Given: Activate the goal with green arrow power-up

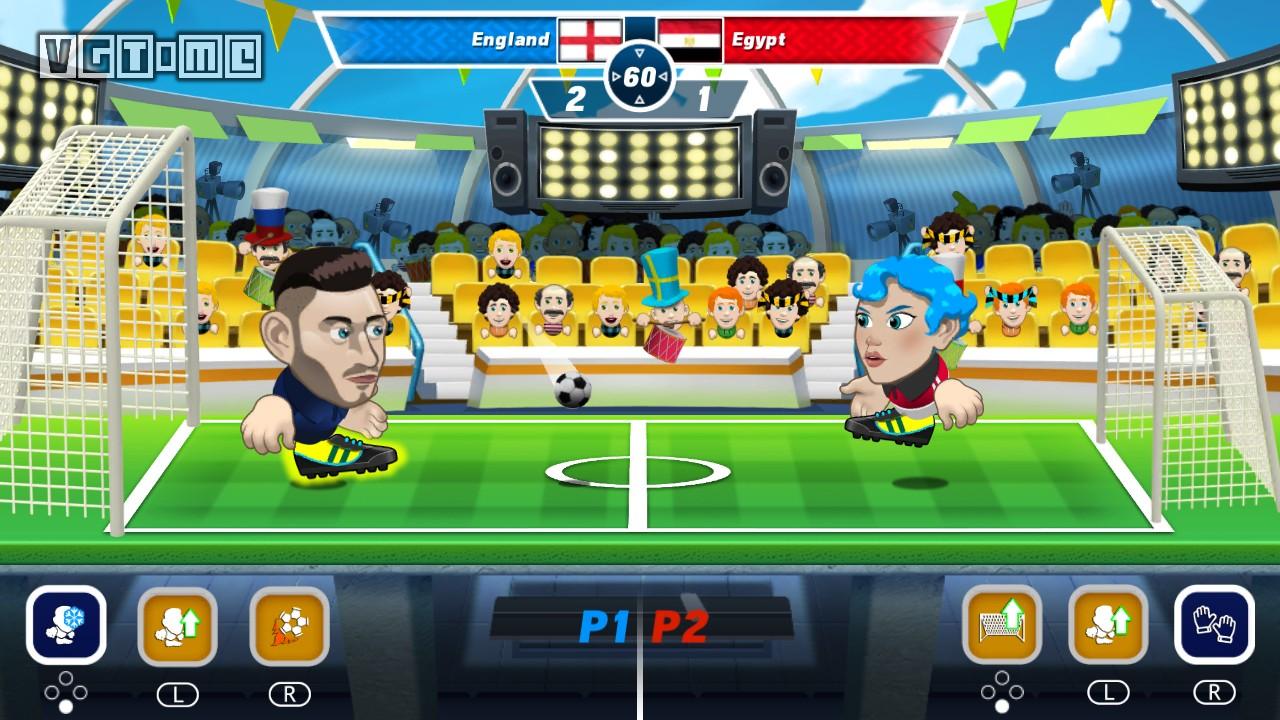Looking at the screenshot, I should 1001,625.
